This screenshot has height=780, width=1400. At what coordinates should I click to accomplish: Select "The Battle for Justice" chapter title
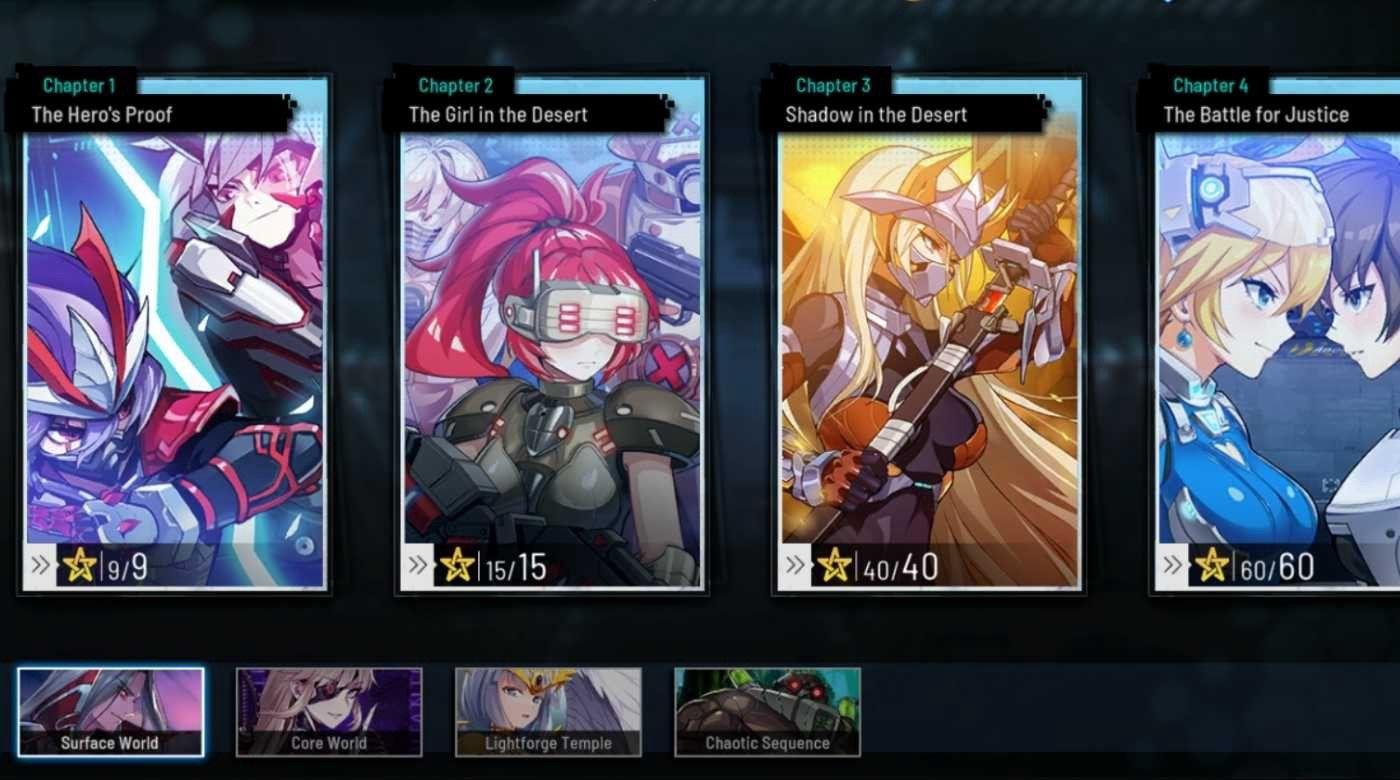(1256, 114)
